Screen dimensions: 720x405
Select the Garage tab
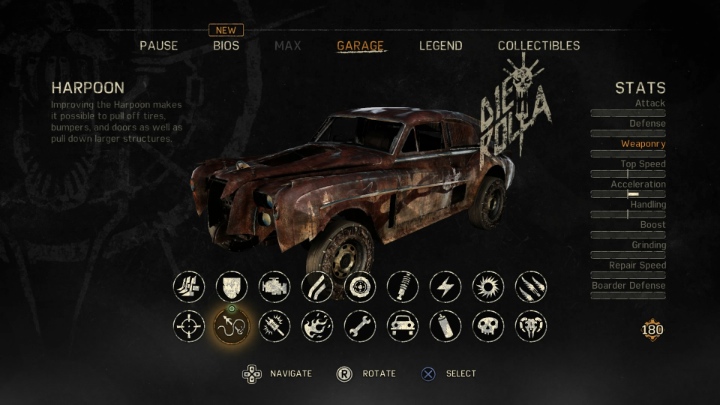(x=360, y=46)
